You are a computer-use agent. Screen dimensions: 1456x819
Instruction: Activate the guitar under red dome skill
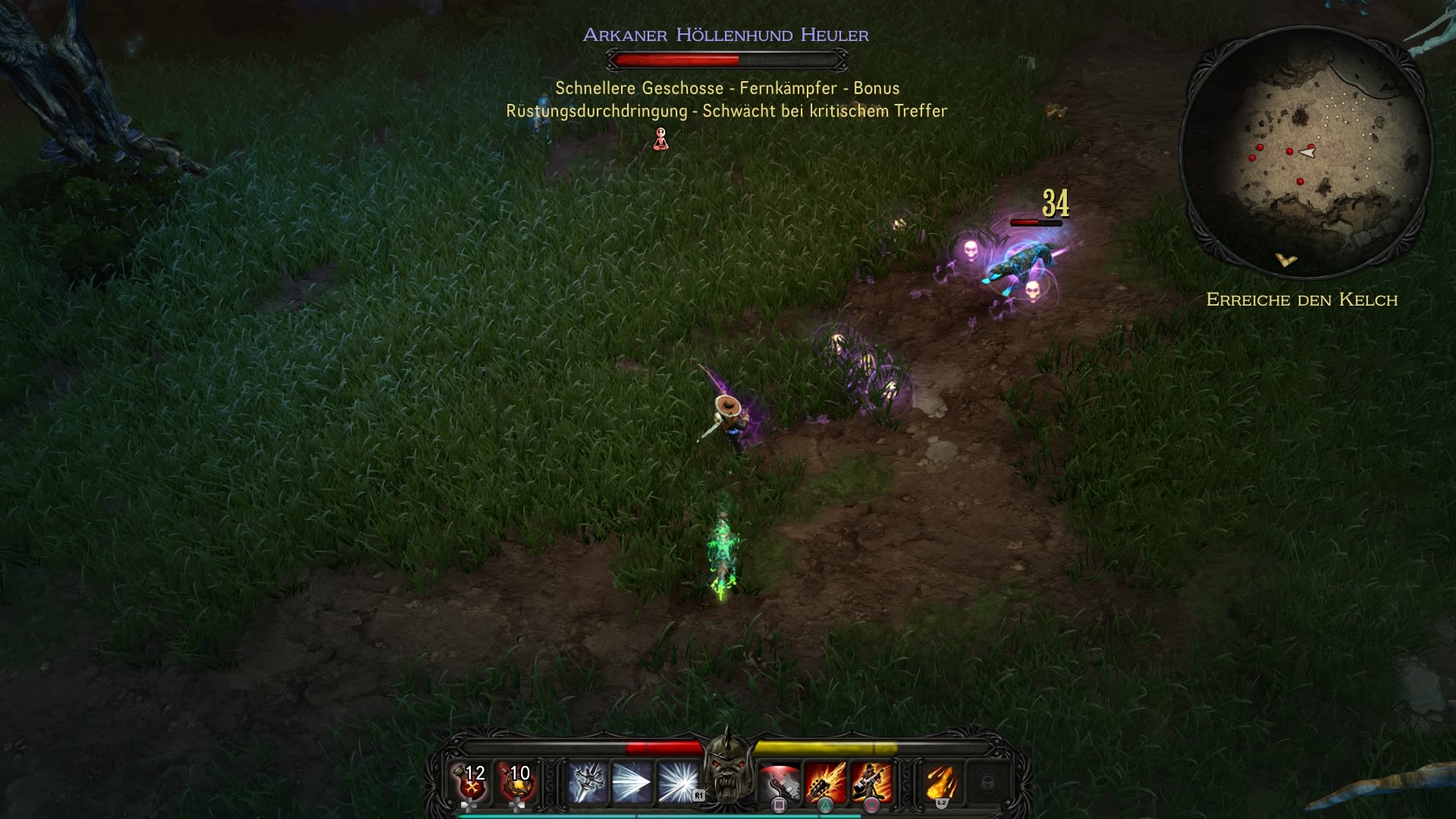tap(780, 783)
